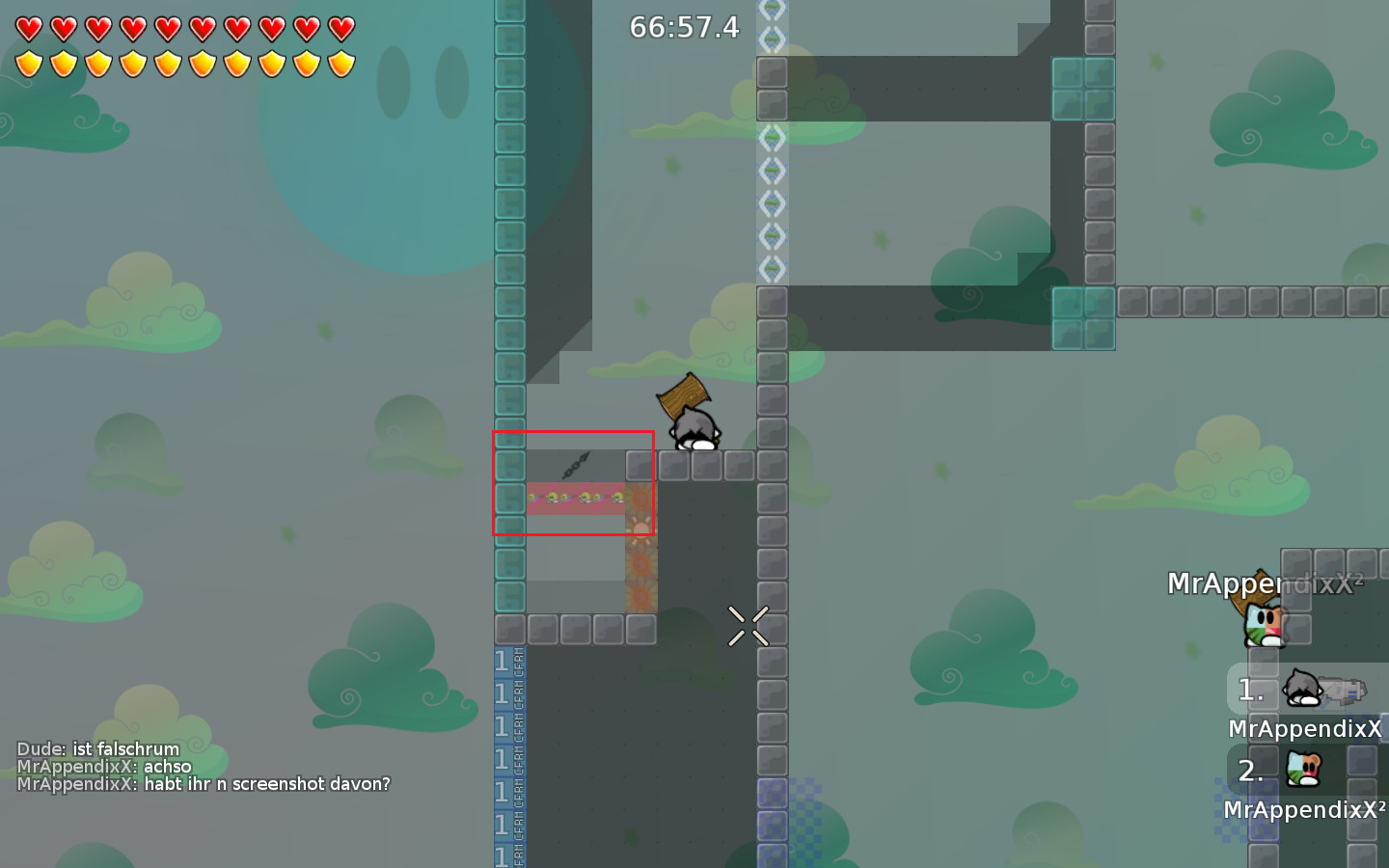Select the first red heart in the health bar
Screen dimensions: 1389x868
click(28, 31)
